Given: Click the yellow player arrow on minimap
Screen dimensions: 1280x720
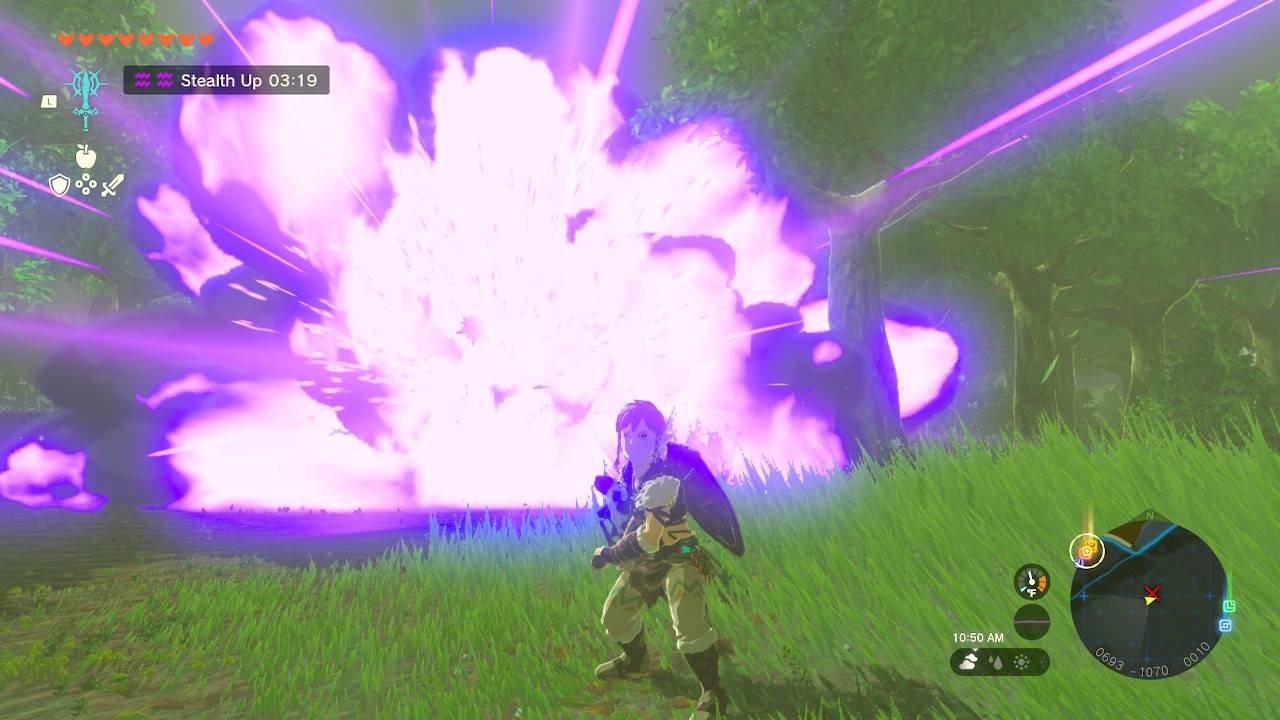Looking at the screenshot, I should click(x=1149, y=601).
